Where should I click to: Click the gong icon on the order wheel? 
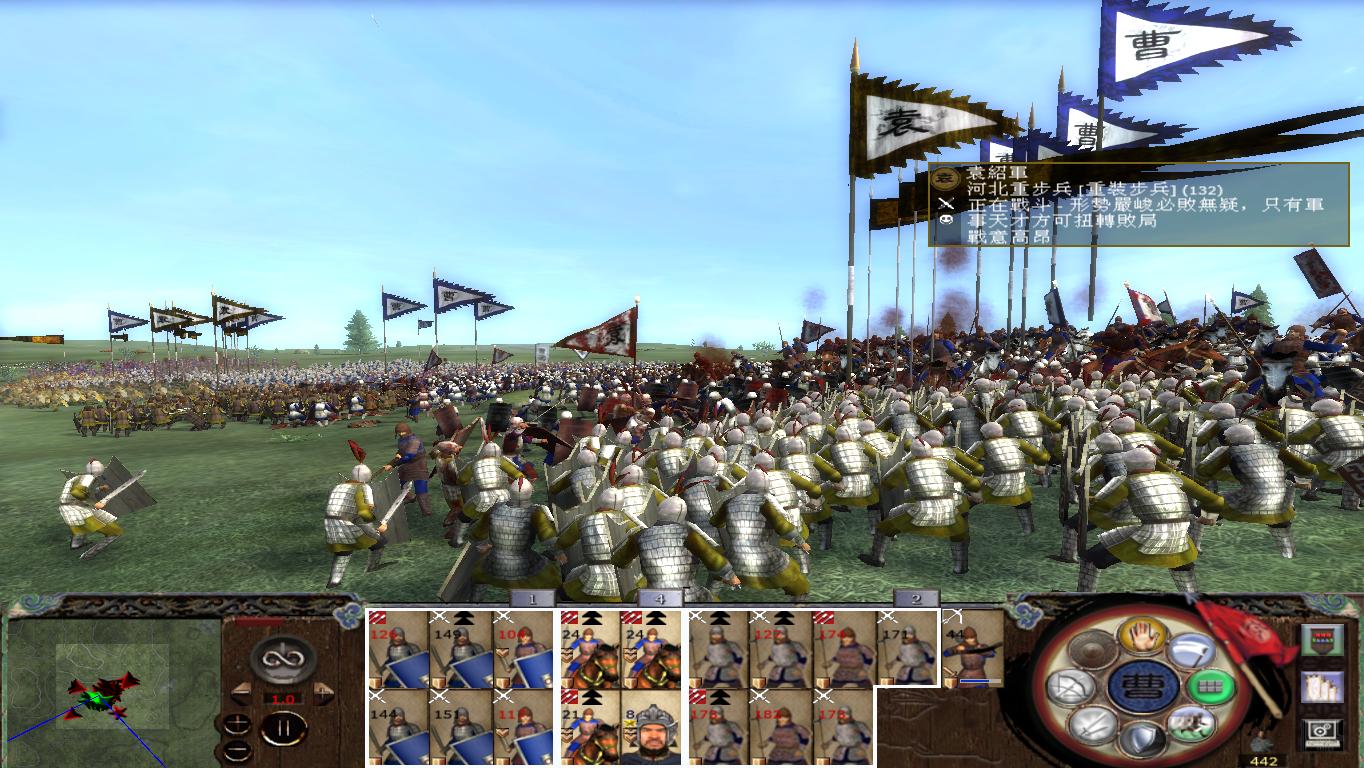tap(1093, 650)
